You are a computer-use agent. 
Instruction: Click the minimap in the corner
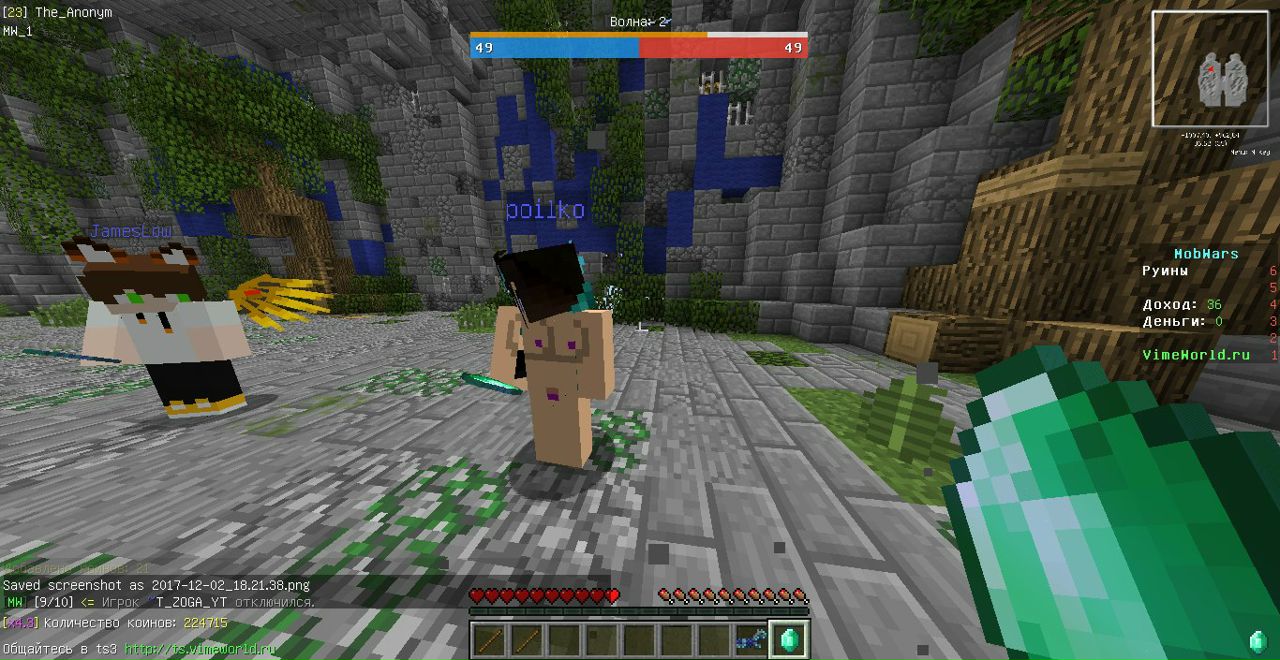1209,69
